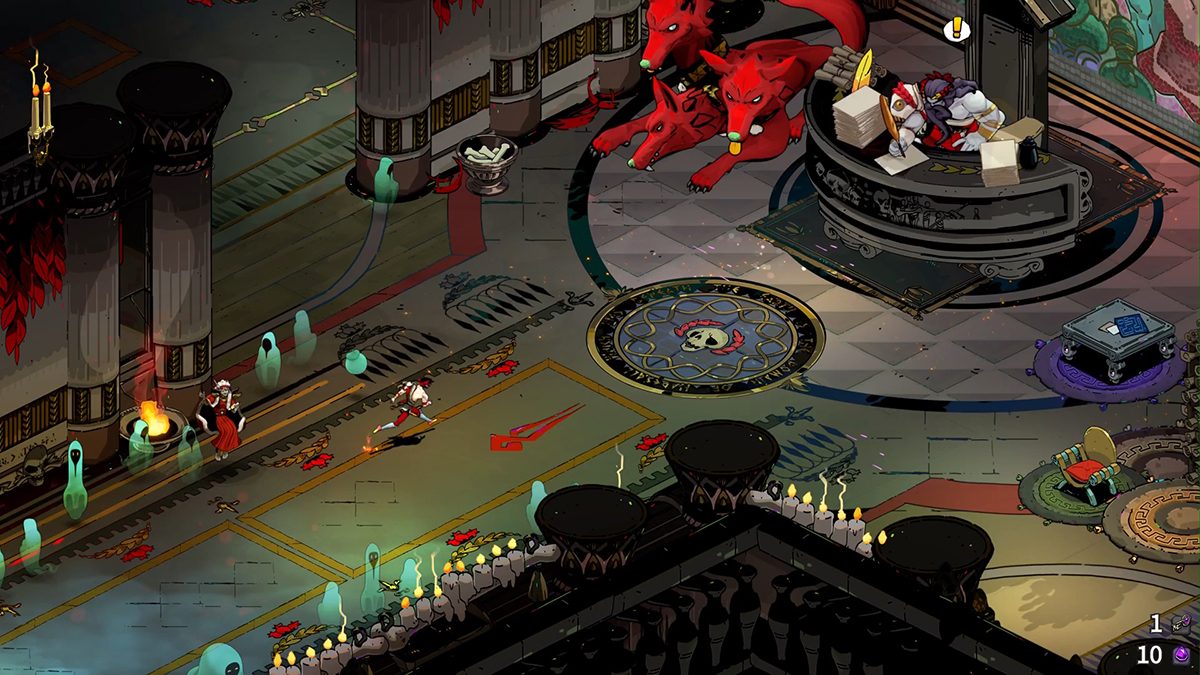Click the purple Darkness gem icon
Screen dimensions: 1200x675
tap(1181, 656)
